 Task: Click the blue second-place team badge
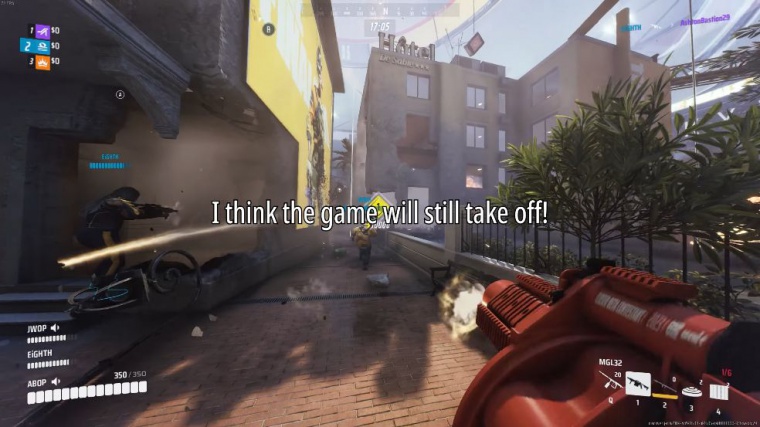pyautogui.click(x=42, y=46)
